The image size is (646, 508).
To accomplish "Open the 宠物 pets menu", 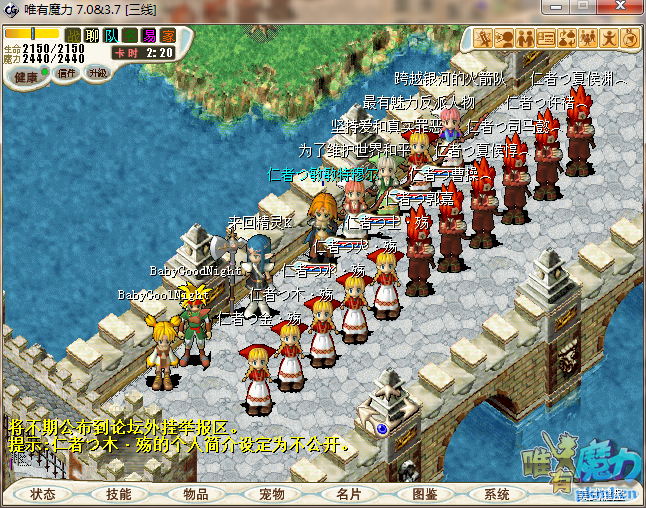I will pyautogui.click(x=271, y=494).
